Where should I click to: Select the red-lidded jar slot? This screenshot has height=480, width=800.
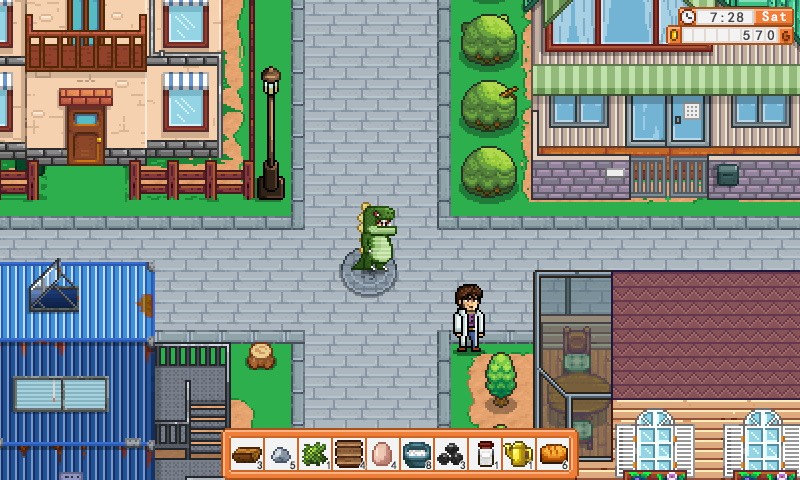485,454
